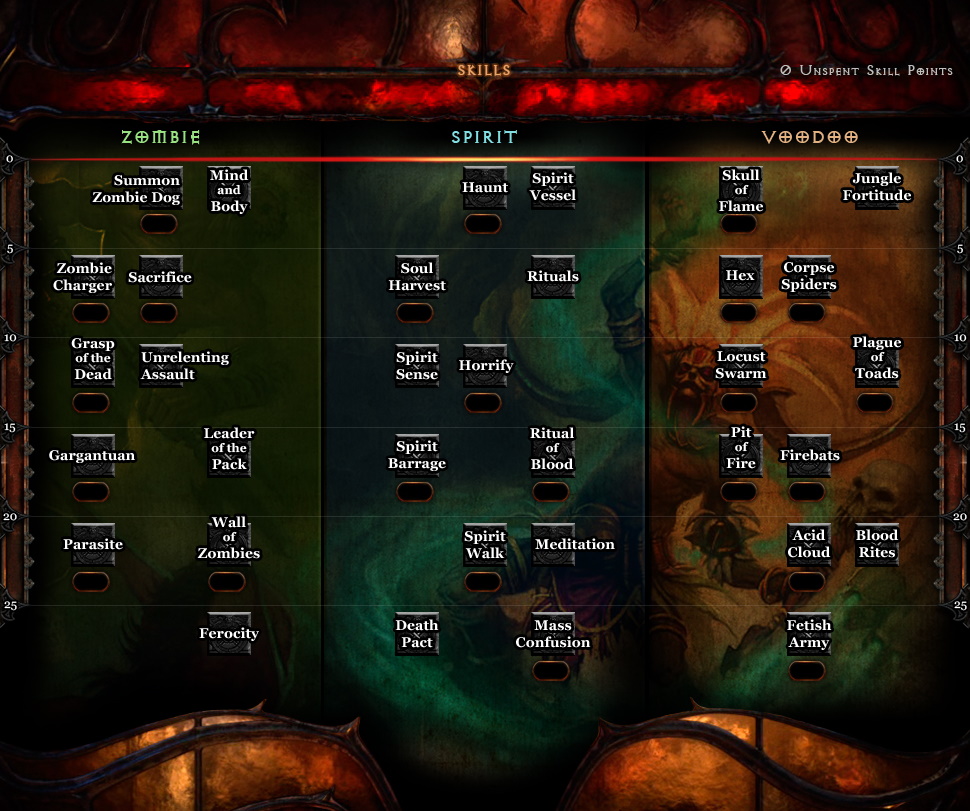Screen dimensions: 970x811
Task: Pick the Spirit Vessel skill
Action: tap(552, 188)
